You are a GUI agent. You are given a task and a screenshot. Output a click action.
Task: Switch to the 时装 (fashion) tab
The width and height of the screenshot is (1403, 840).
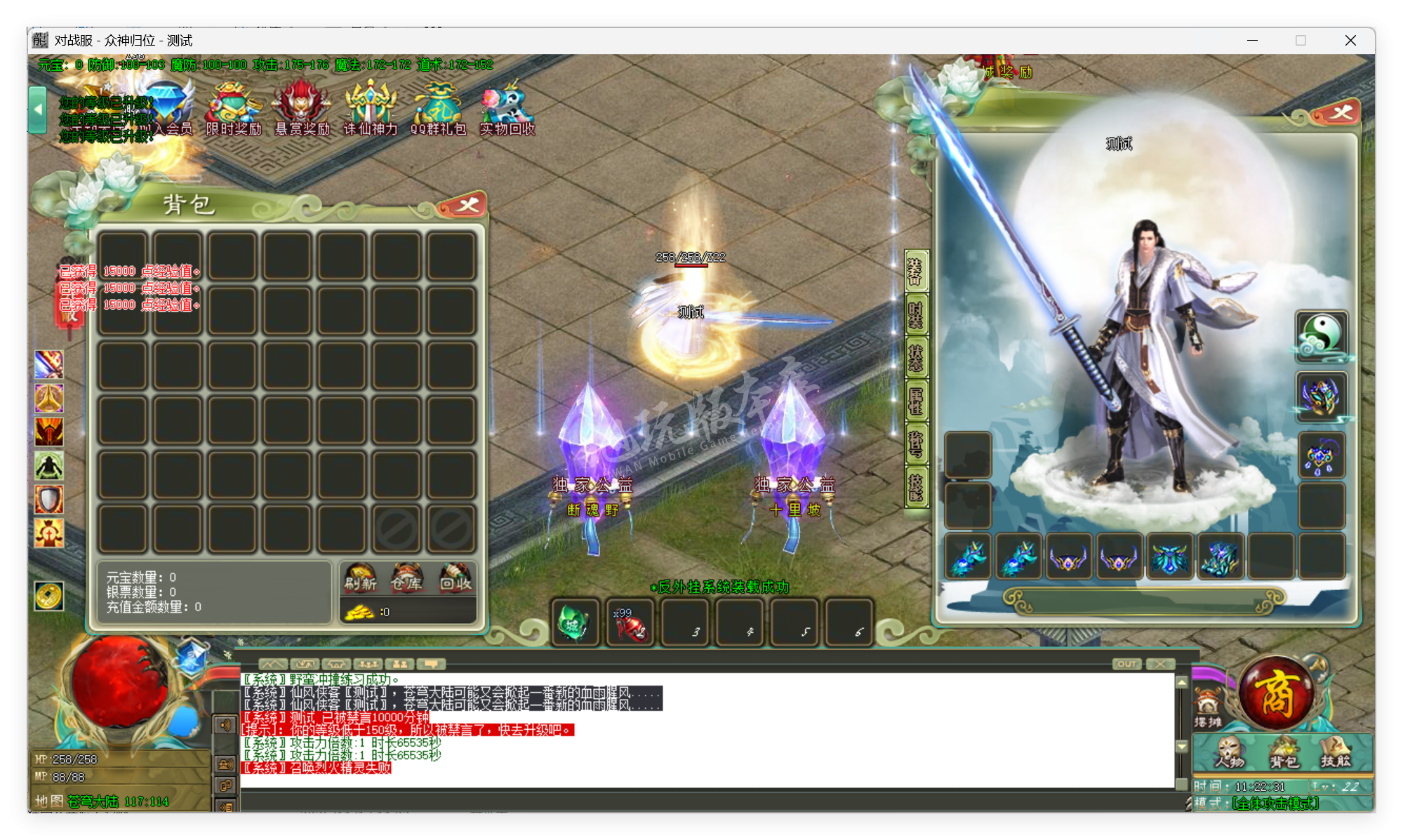917,314
